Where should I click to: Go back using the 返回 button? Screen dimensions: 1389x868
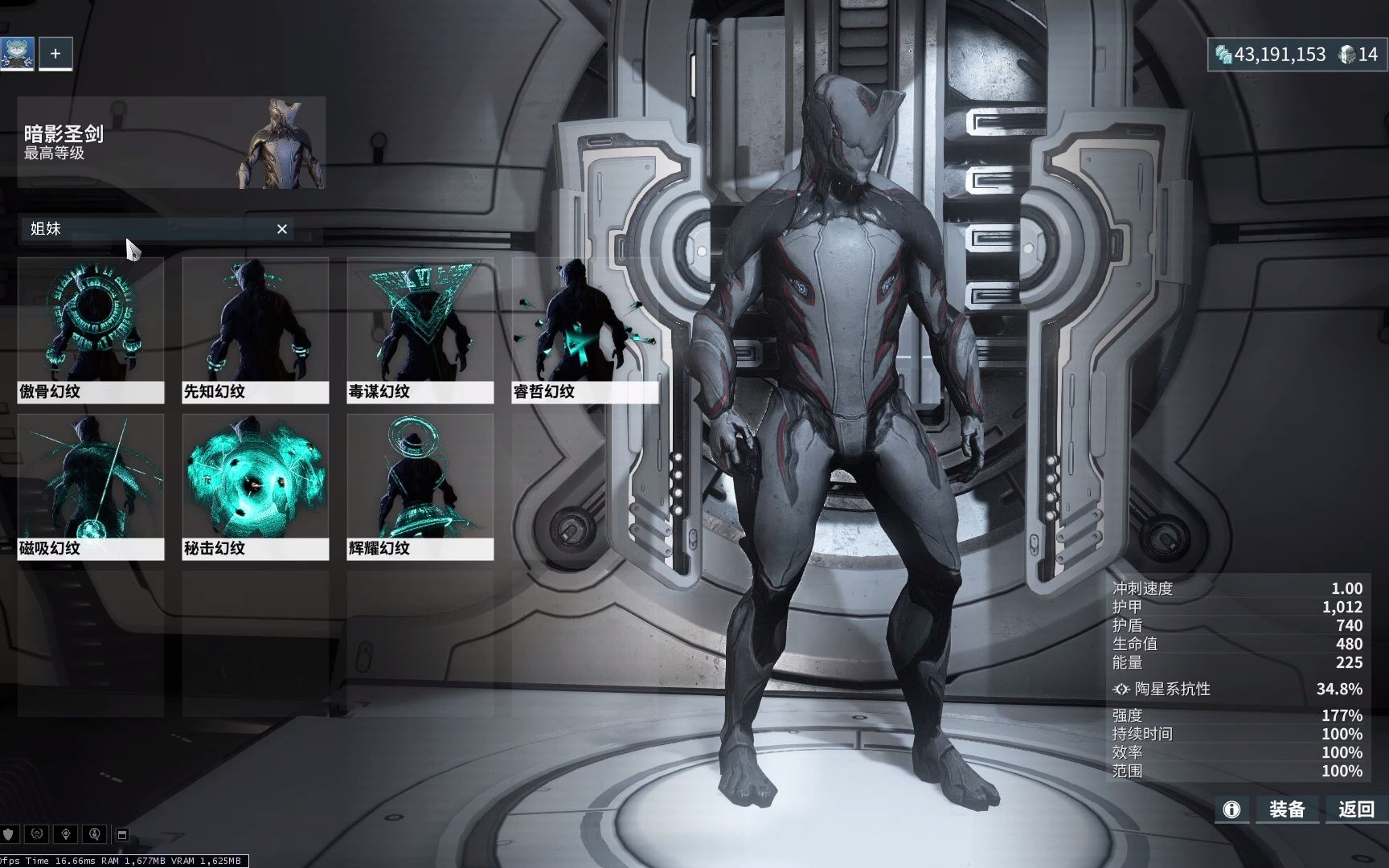click(x=1356, y=809)
